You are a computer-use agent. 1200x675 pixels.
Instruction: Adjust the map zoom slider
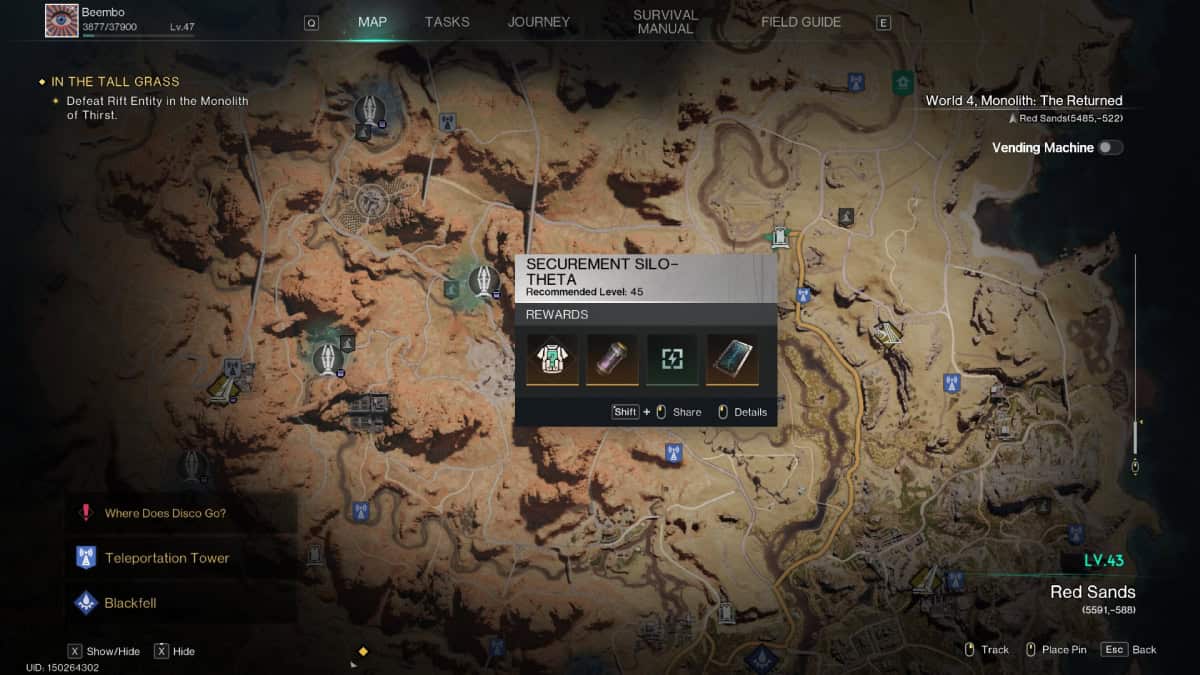(x=1135, y=440)
